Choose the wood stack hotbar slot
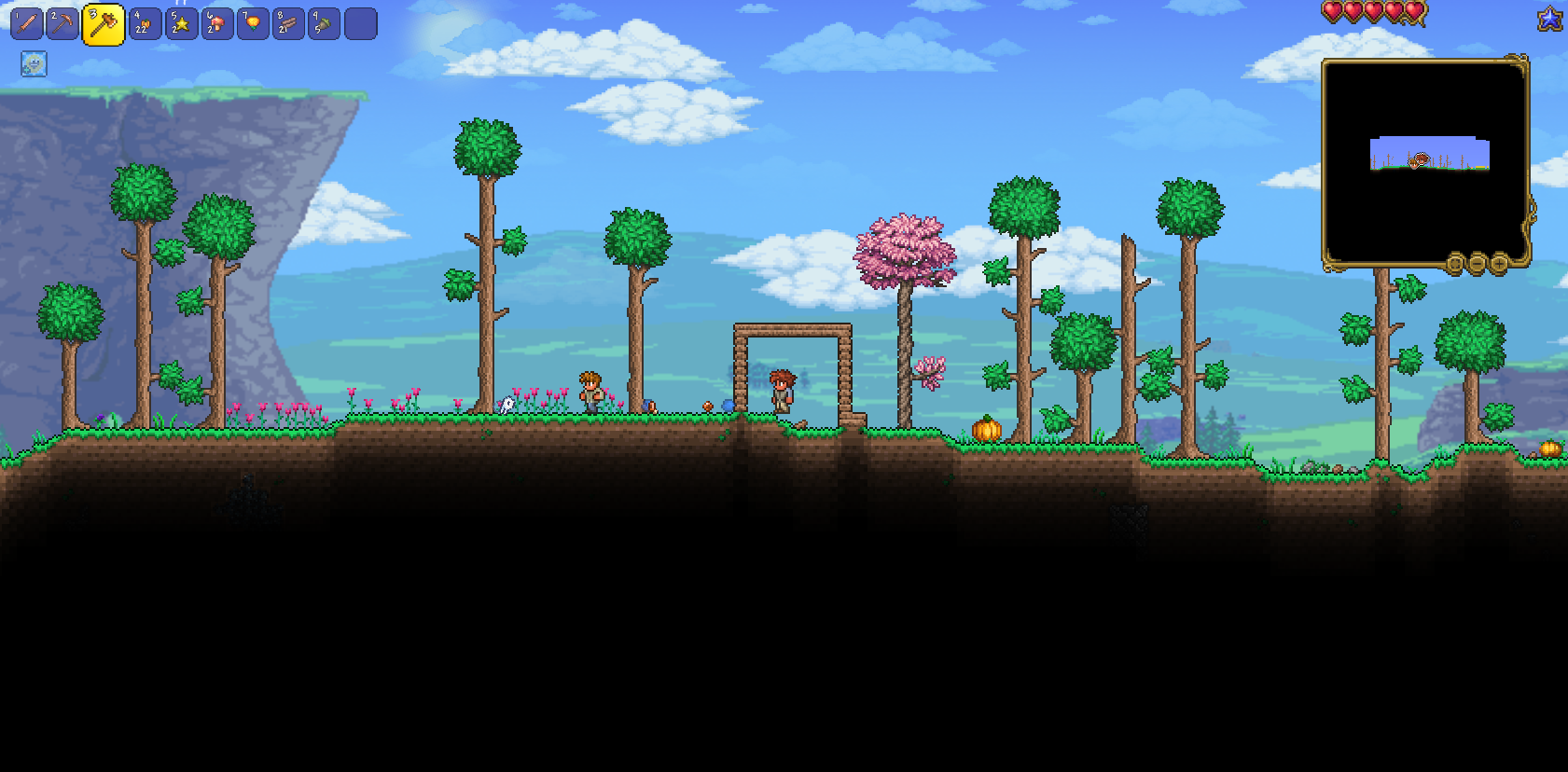 tap(288, 24)
